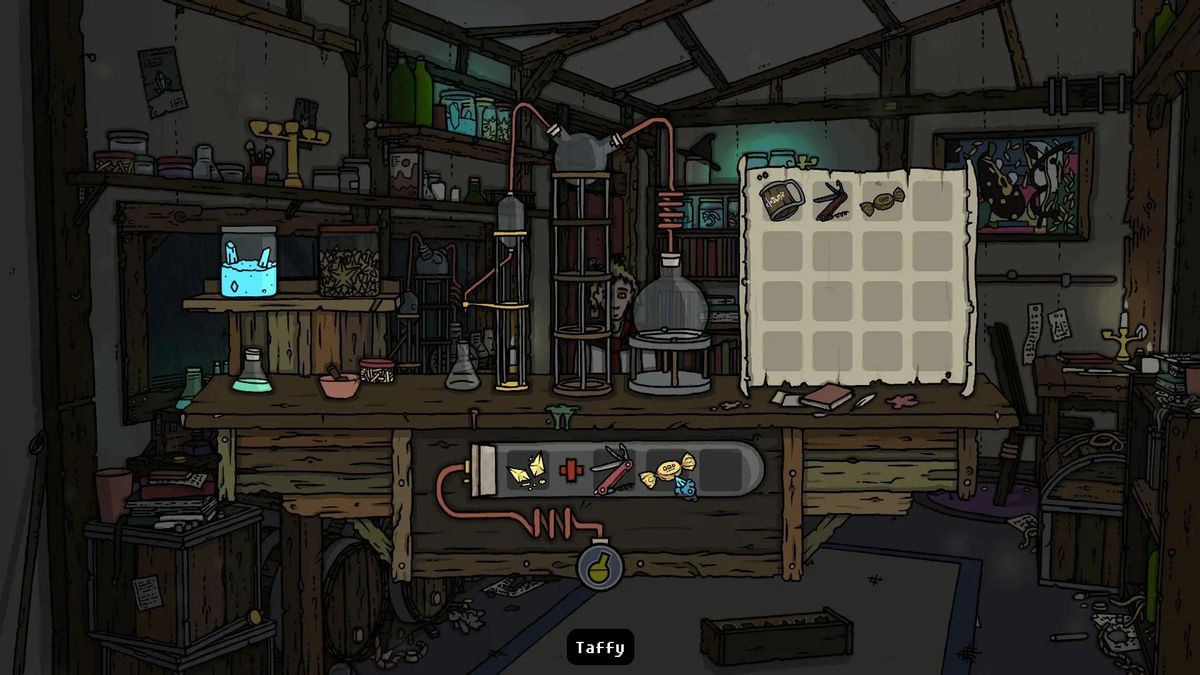Select the mug in the inventory
The height and width of the screenshot is (675, 1200).
(781, 200)
